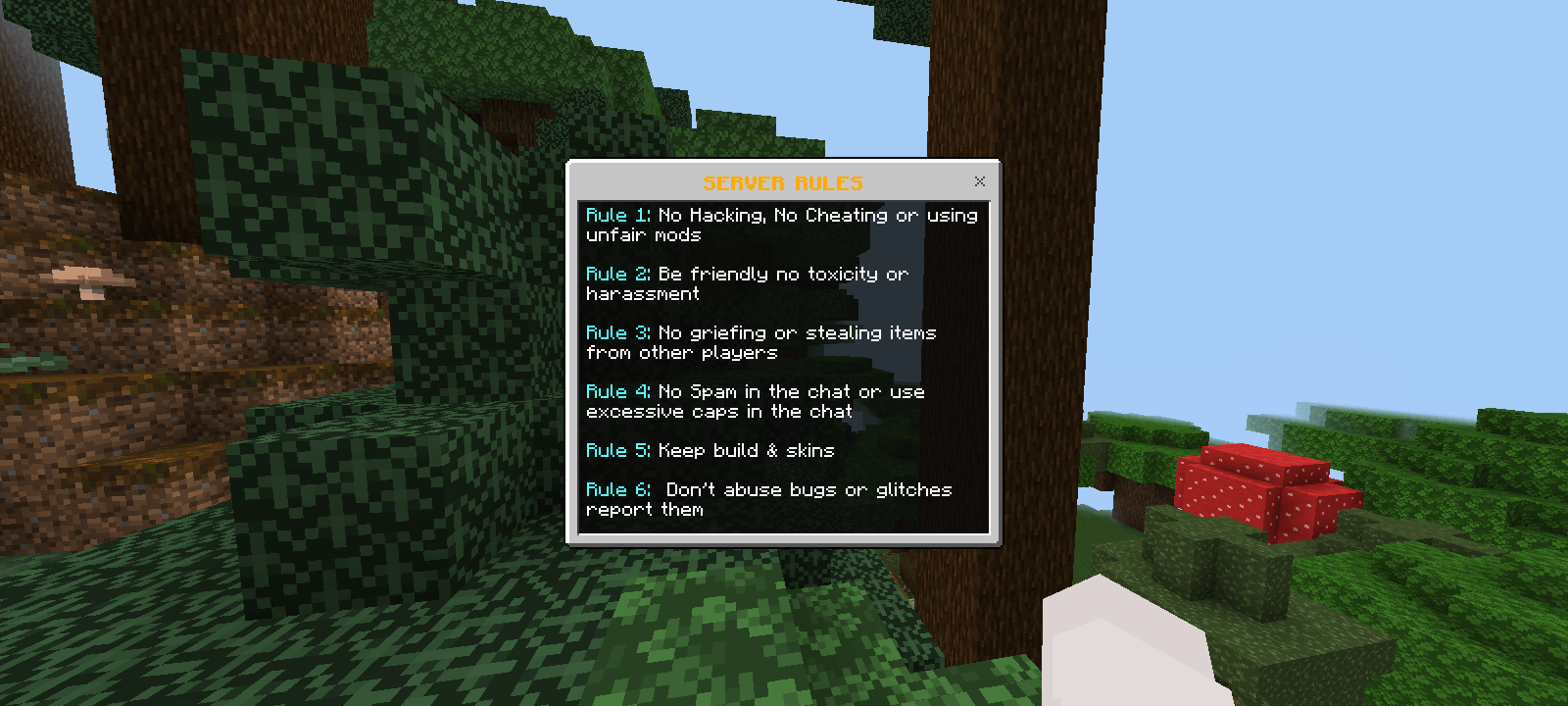Click the SERVER RULES title text
Screen dimensions: 1568x706
(x=784, y=181)
